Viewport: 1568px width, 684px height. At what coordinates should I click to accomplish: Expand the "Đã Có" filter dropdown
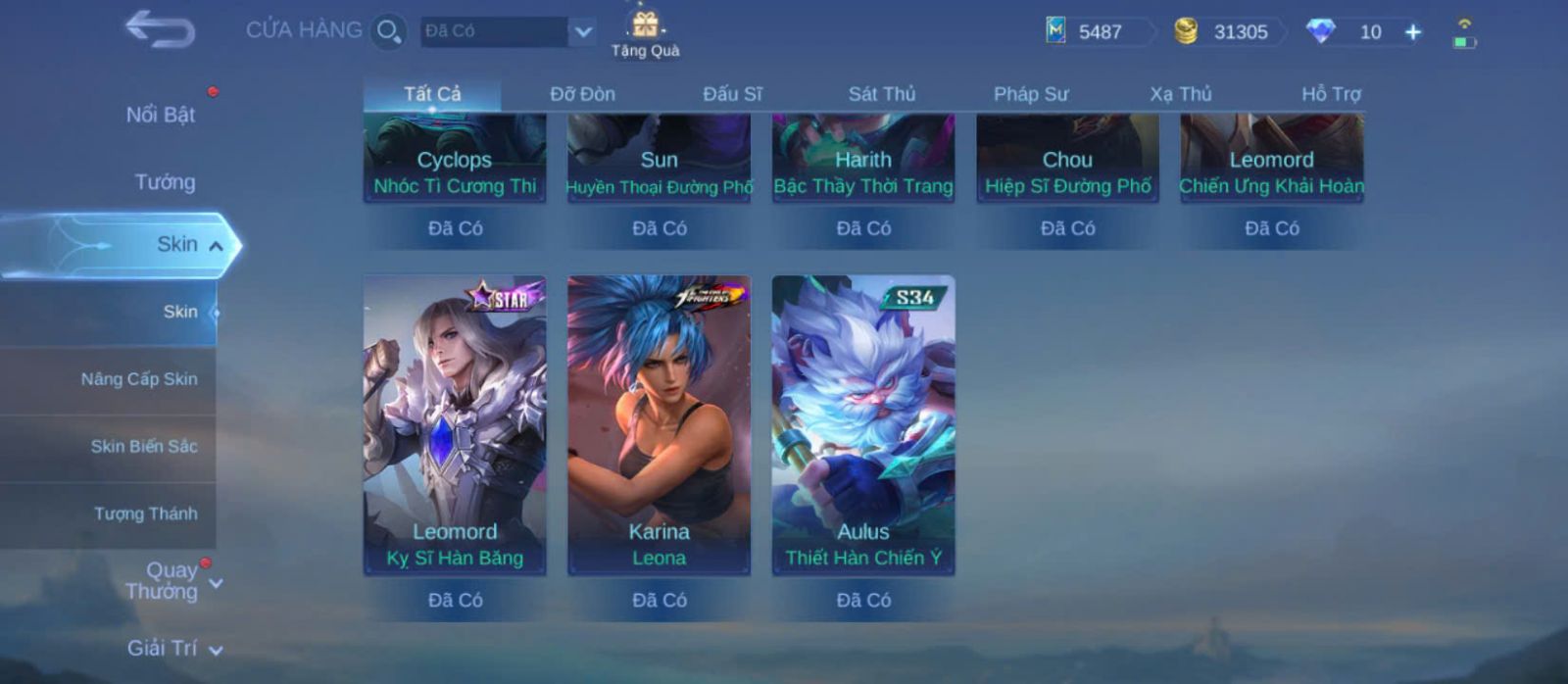click(x=582, y=31)
